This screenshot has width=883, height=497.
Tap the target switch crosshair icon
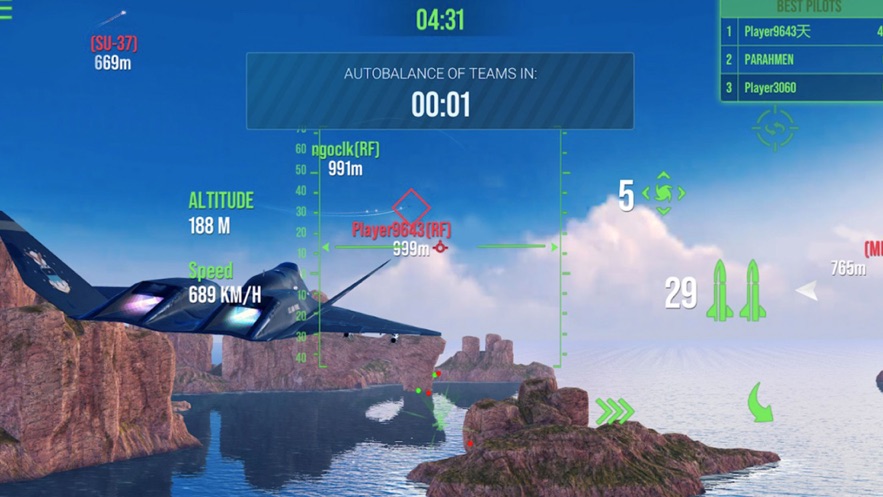[775, 128]
